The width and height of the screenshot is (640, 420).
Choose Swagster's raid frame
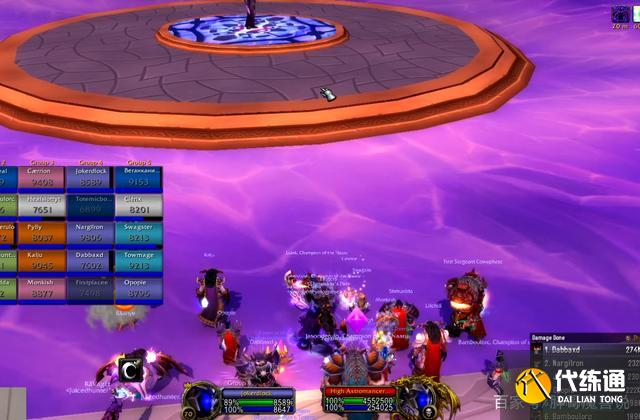click(139, 232)
